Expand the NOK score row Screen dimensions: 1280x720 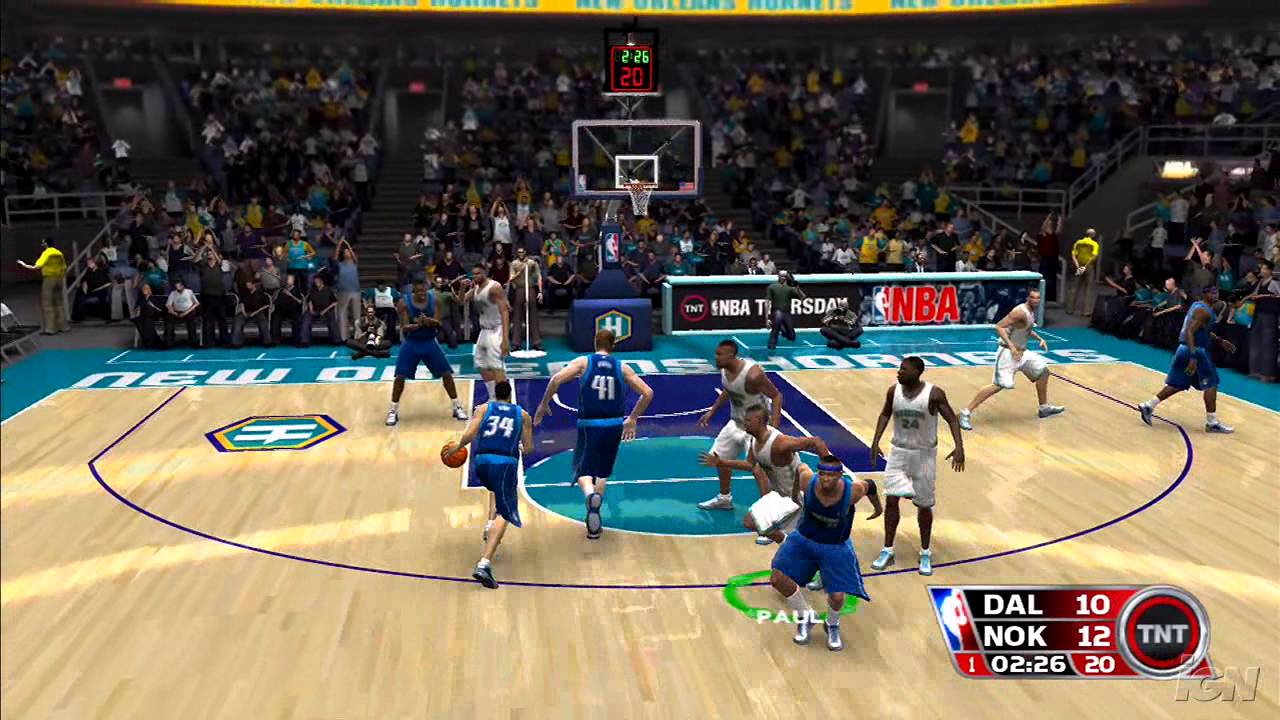pos(1040,633)
